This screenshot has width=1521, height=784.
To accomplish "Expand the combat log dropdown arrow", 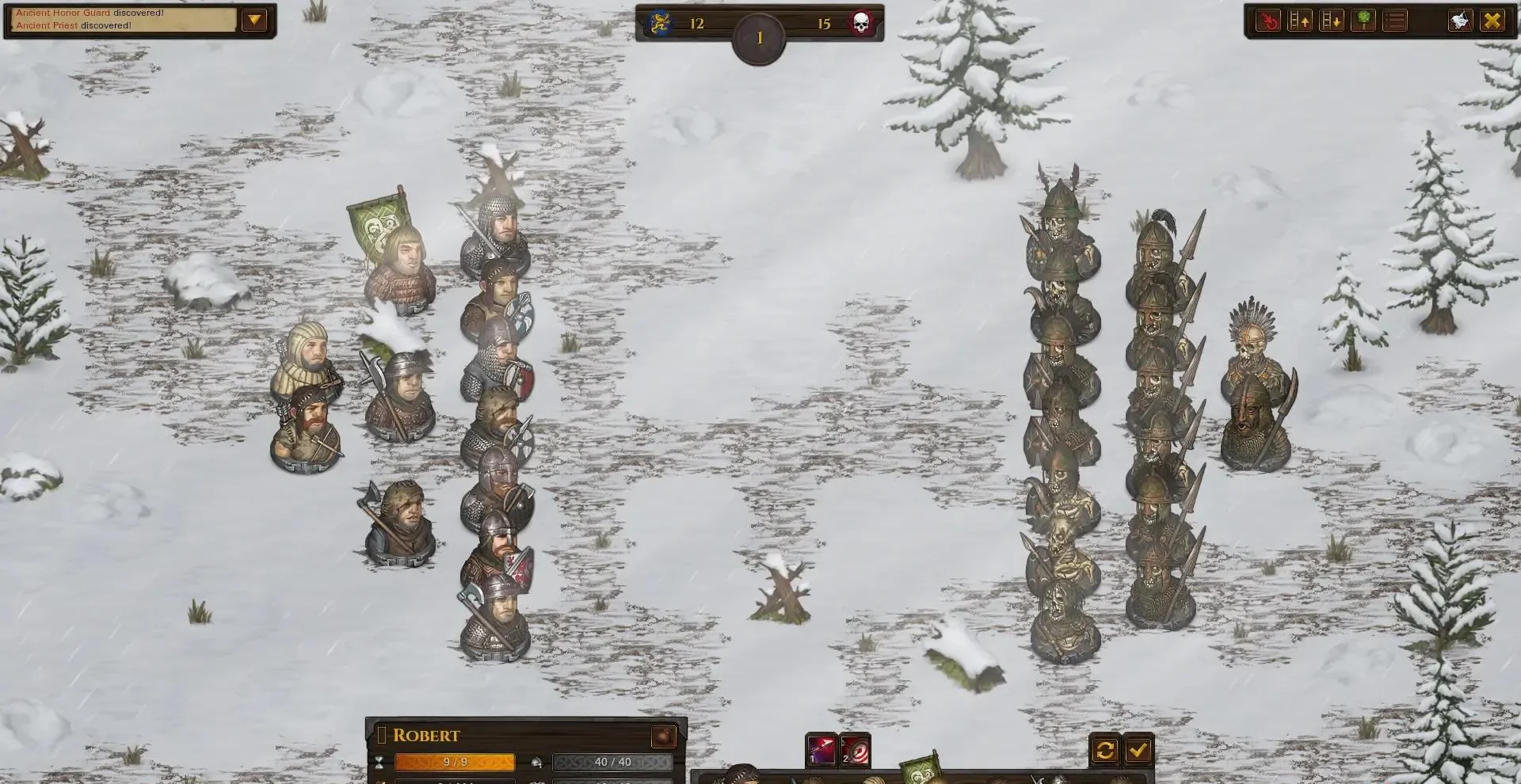I will point(254,20).
